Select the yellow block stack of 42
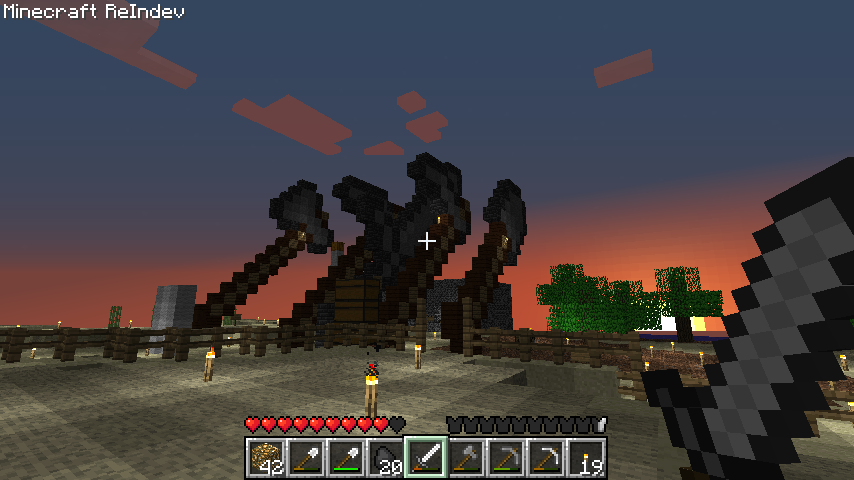This screenshot has height=480, width=854. click(x=266, y=458)
